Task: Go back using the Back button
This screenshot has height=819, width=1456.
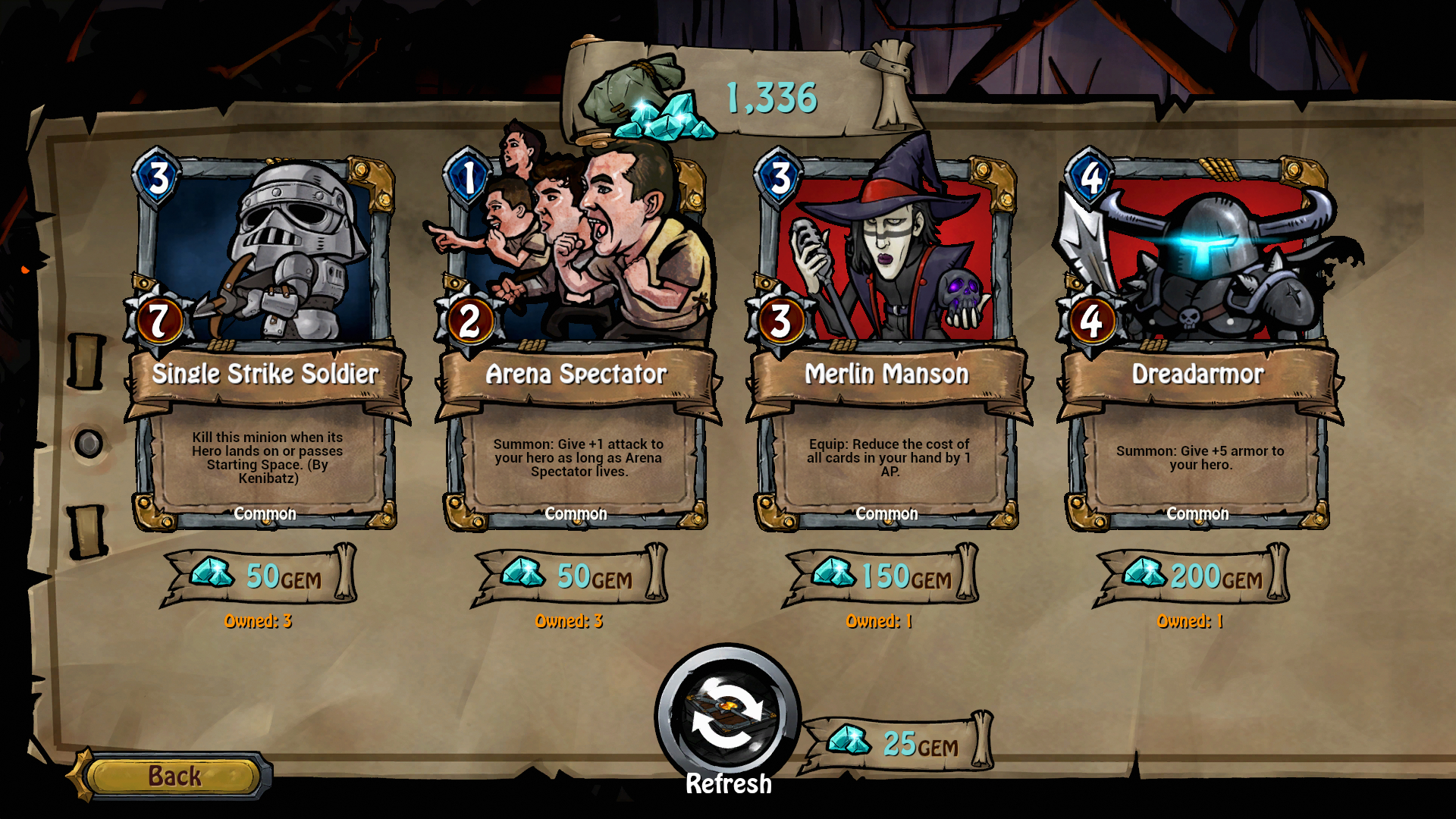Action: tap(174, 776)
